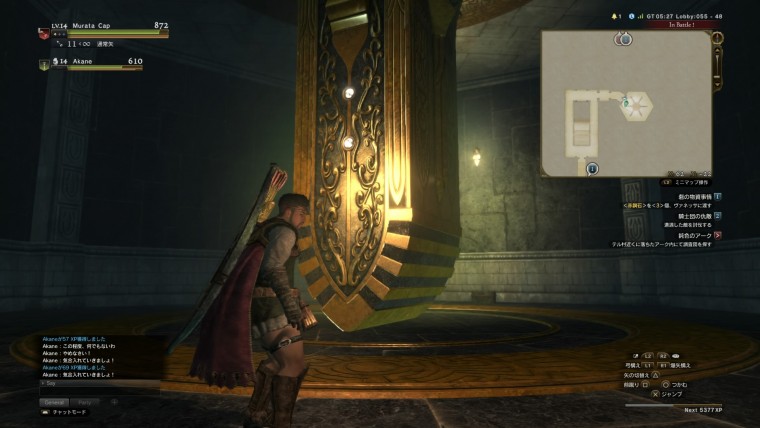
Task: Add a new chat tab with plus
Action: coord(114,402)
